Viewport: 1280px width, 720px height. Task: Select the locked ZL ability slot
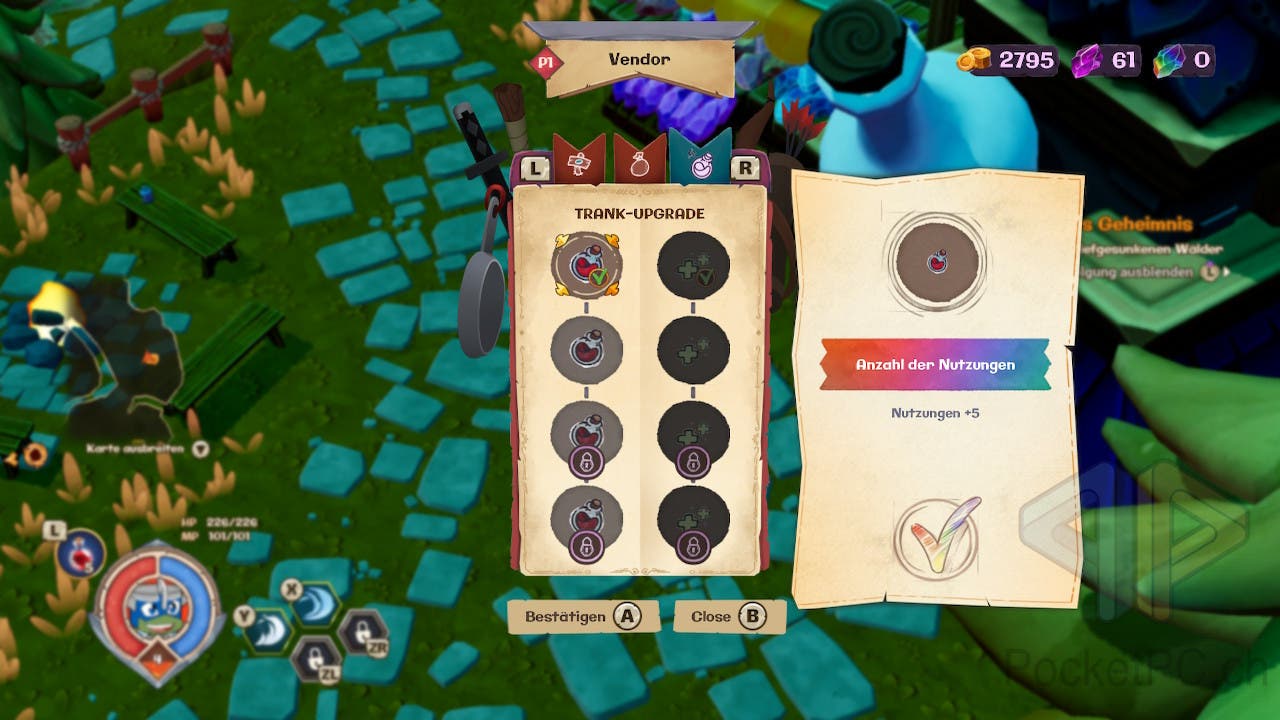point(315,658)
